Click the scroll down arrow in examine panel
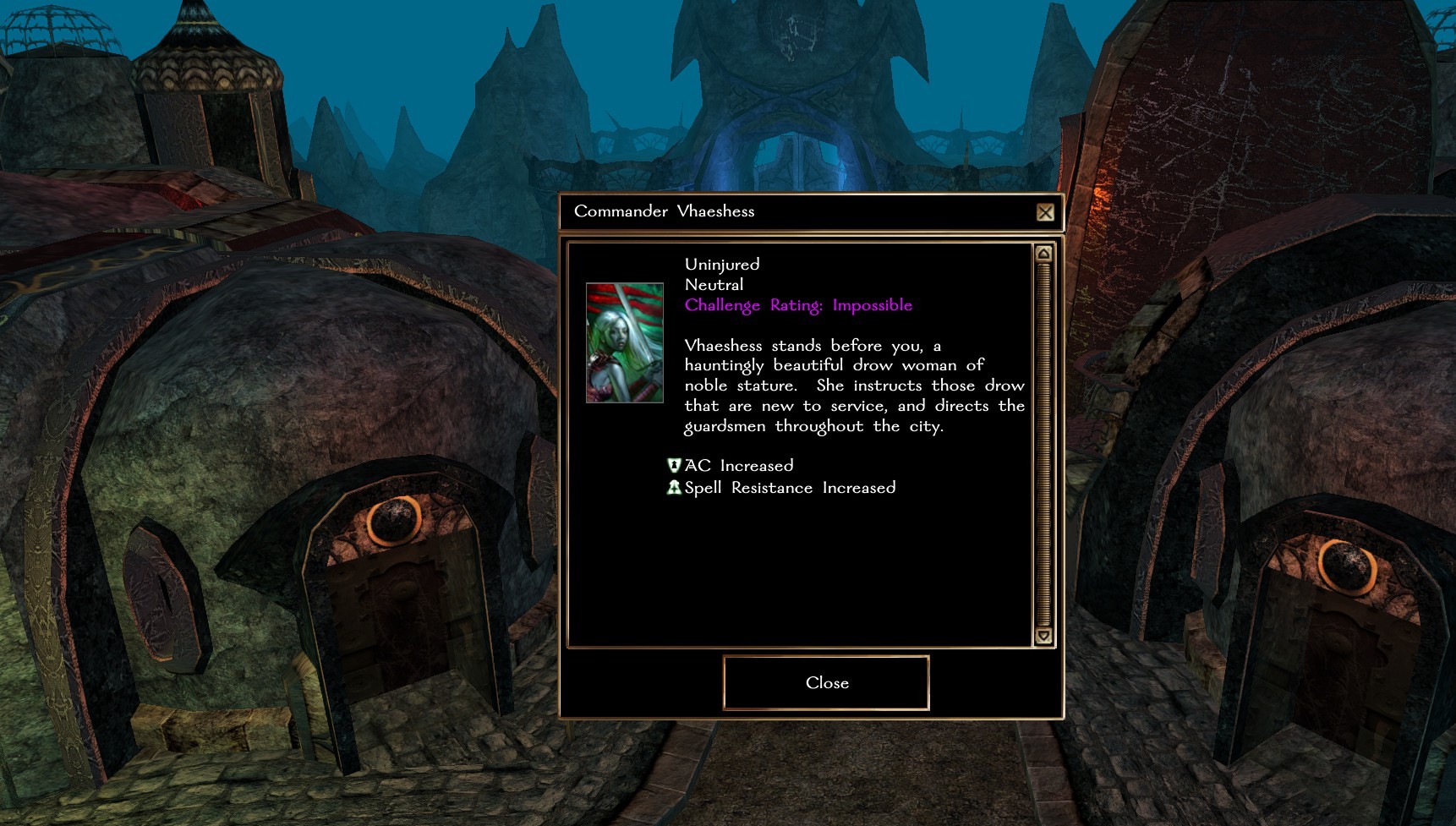This screenshot has width=1456, height=826. [x=1043, y=636]
